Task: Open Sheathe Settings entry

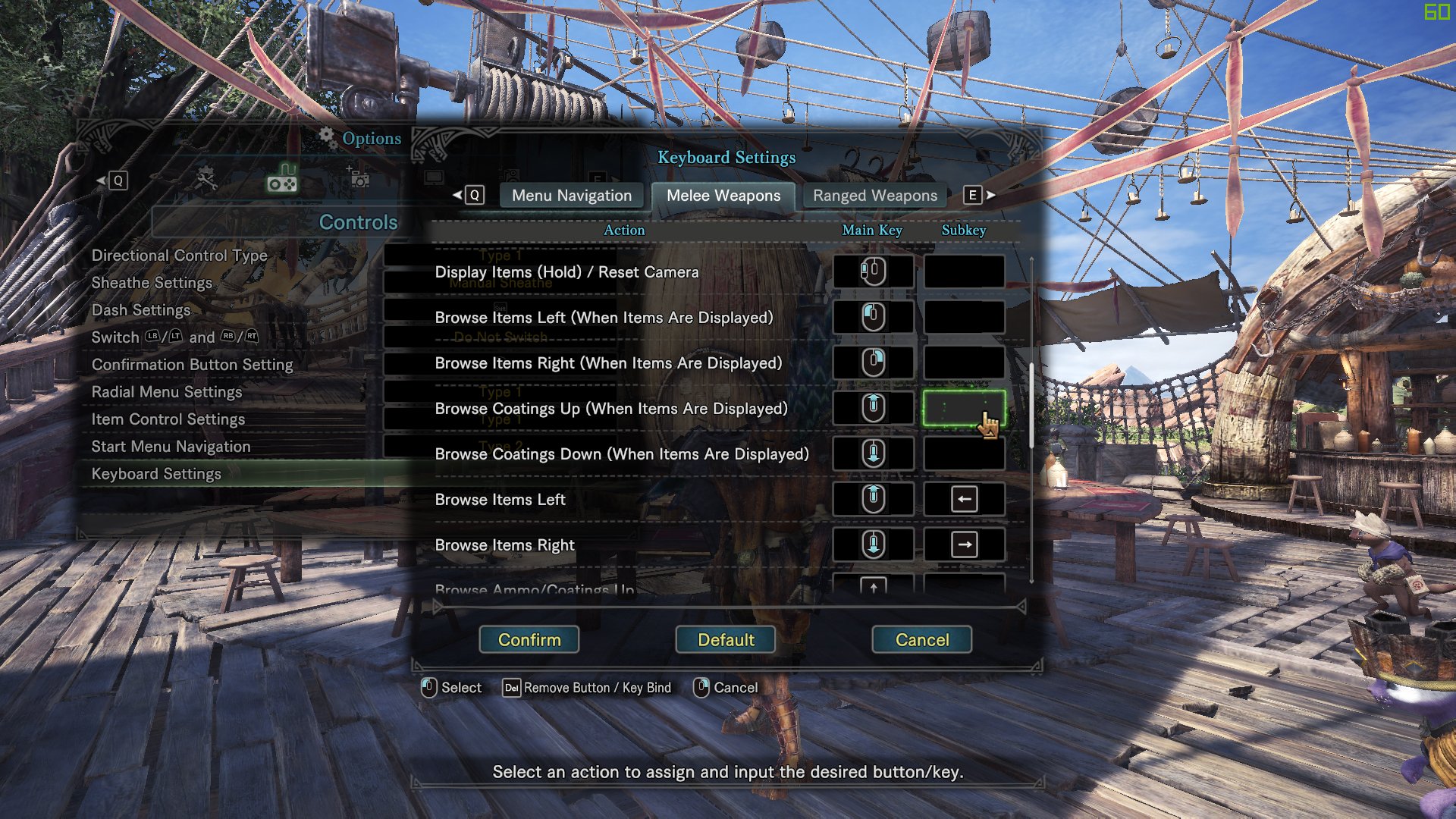Action: 152,283
